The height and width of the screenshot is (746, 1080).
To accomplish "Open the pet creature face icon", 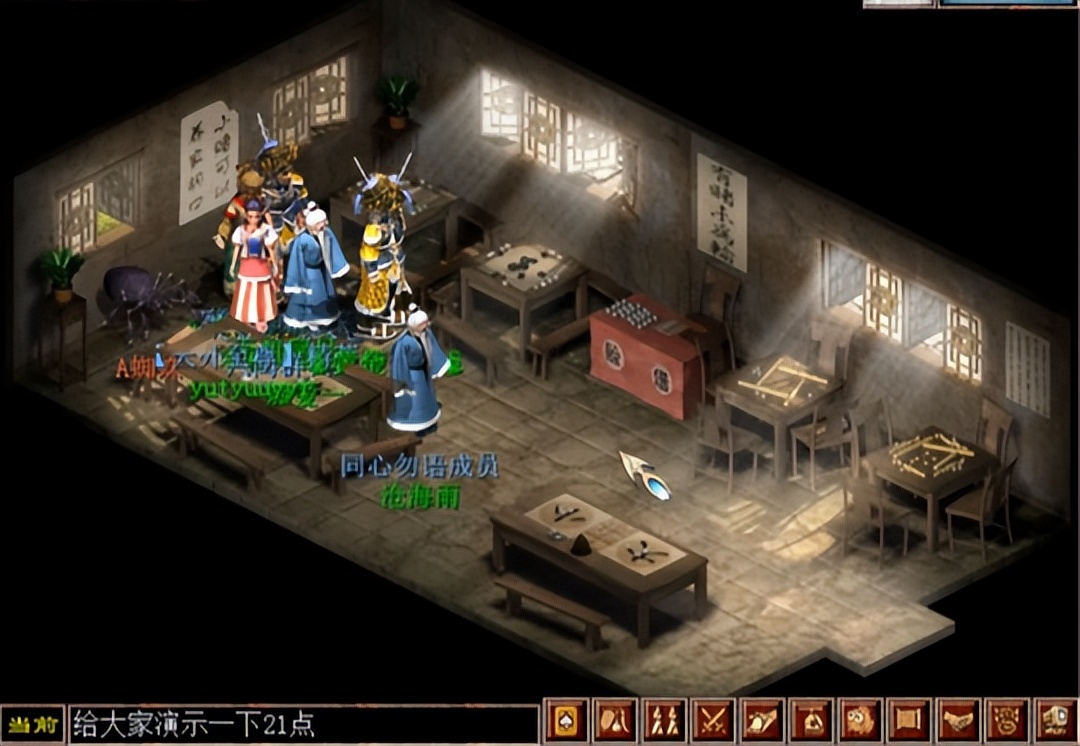I will coord(860,720).
